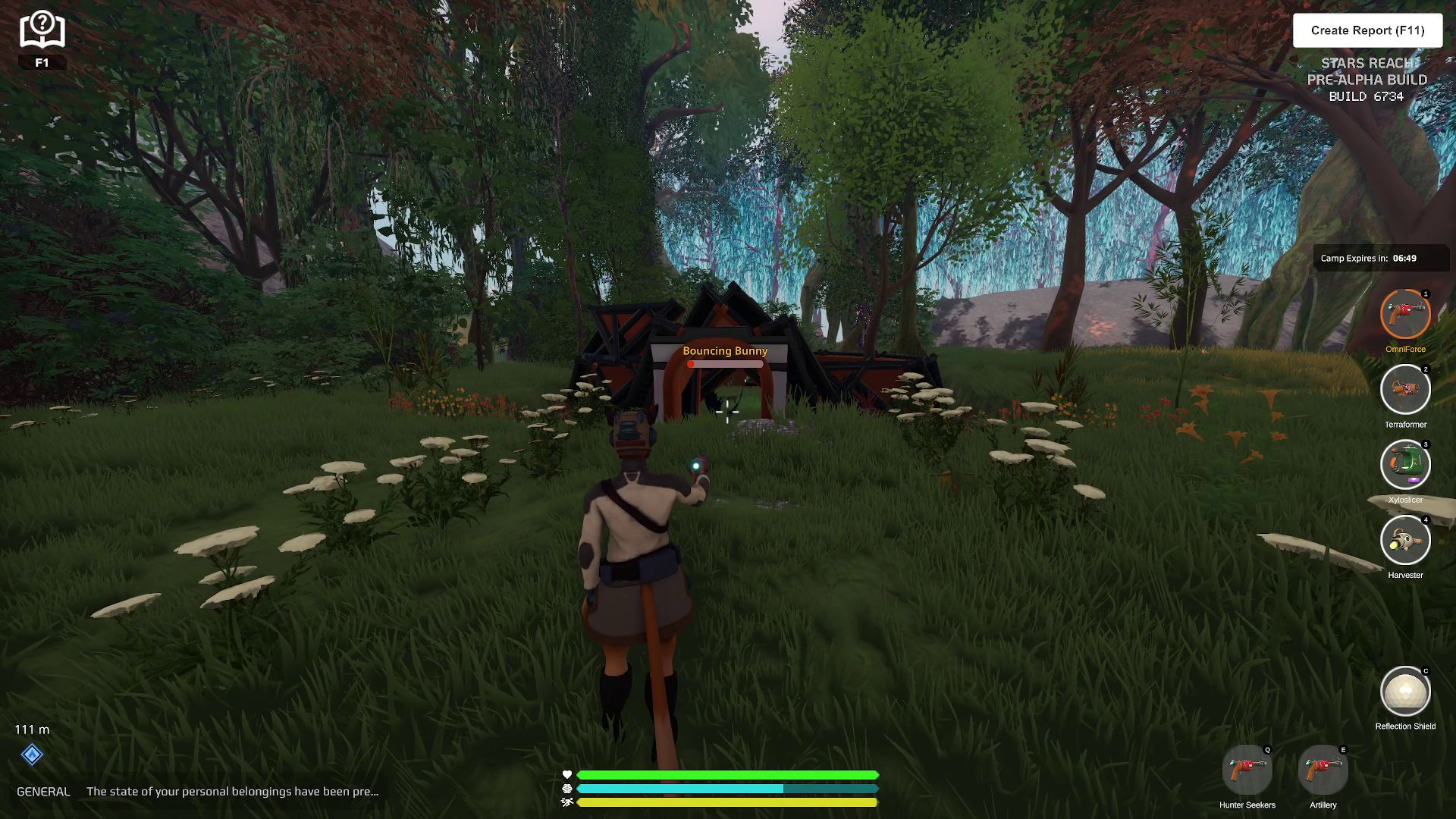Activate the Reflection Shield ability
The image size is (1456, 819).
1404,692
